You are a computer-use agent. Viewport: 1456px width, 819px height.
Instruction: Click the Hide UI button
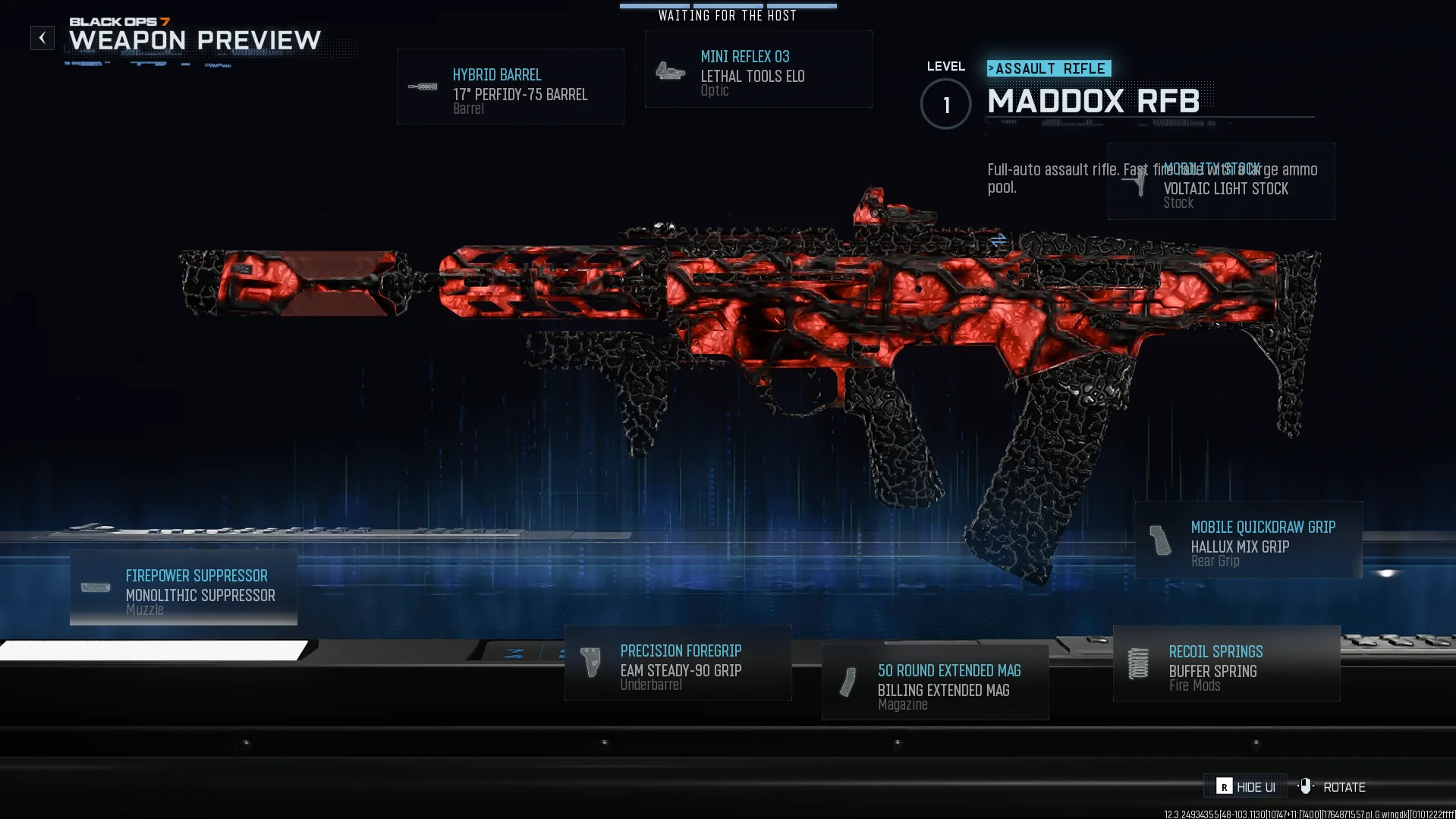(1245, 787)
